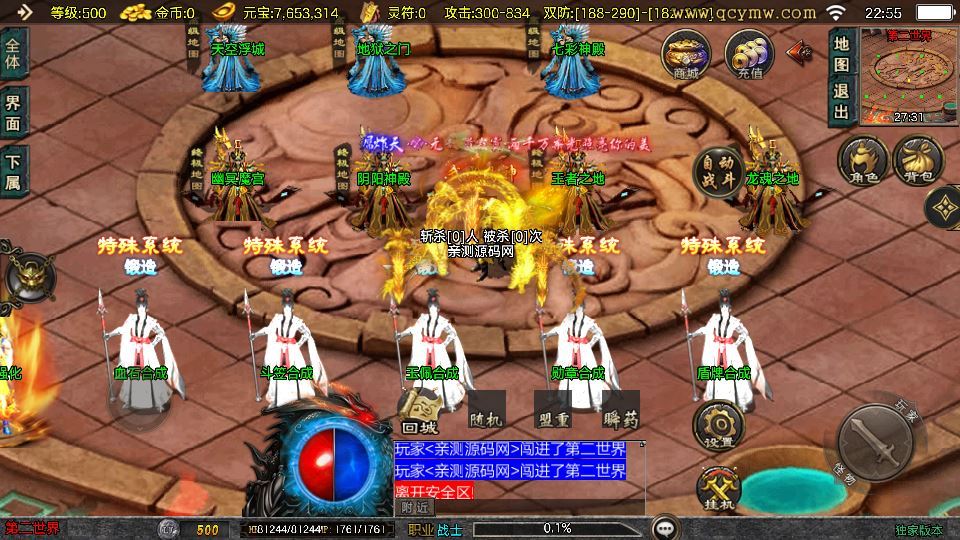This screenshot has height=540, width=960.
Task: Activate the 随机 random teleport slot
Action: [487, 411]
